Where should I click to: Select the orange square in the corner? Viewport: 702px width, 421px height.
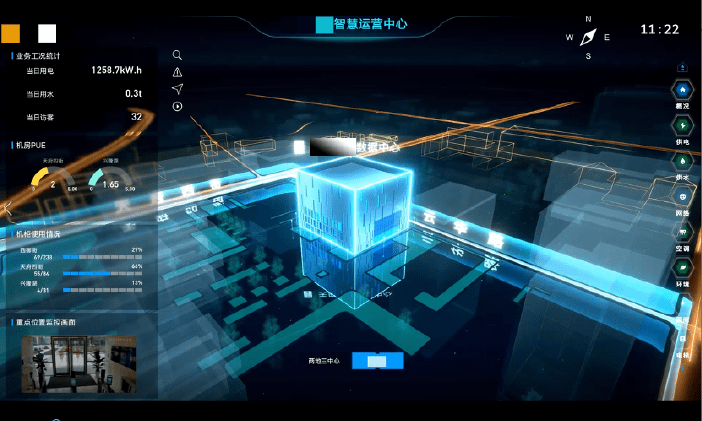(12, 32)
